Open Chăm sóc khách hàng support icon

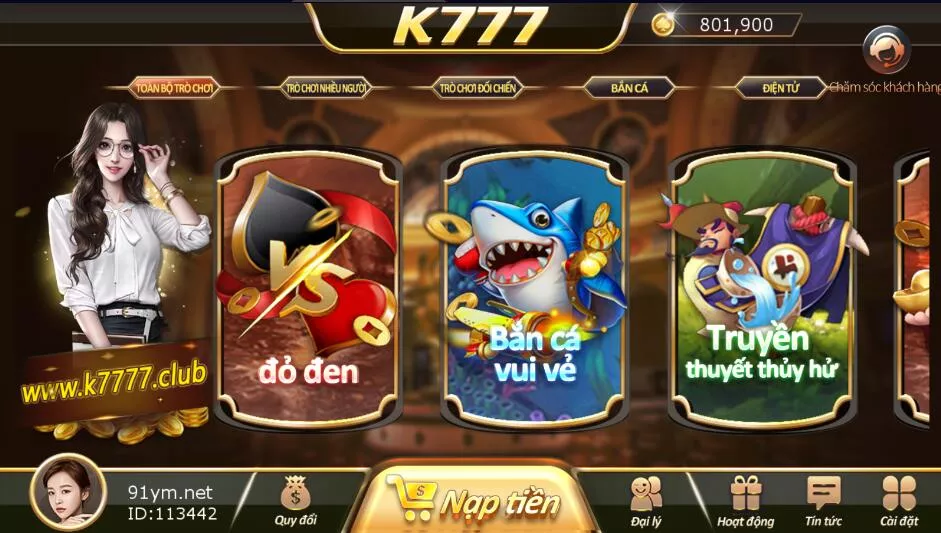point(886,50)
